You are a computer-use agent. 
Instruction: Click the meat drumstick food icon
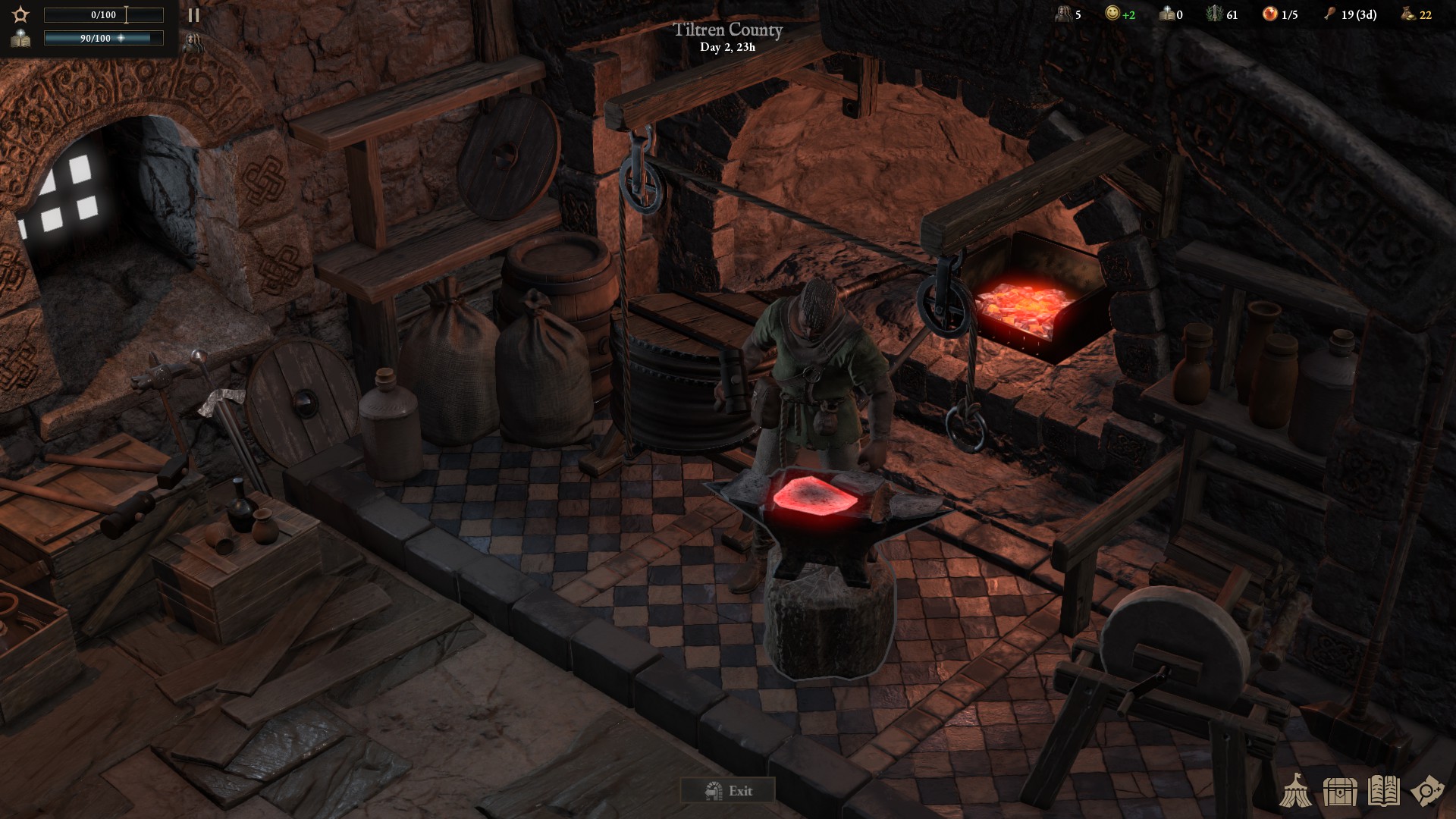click(1329, 14)
